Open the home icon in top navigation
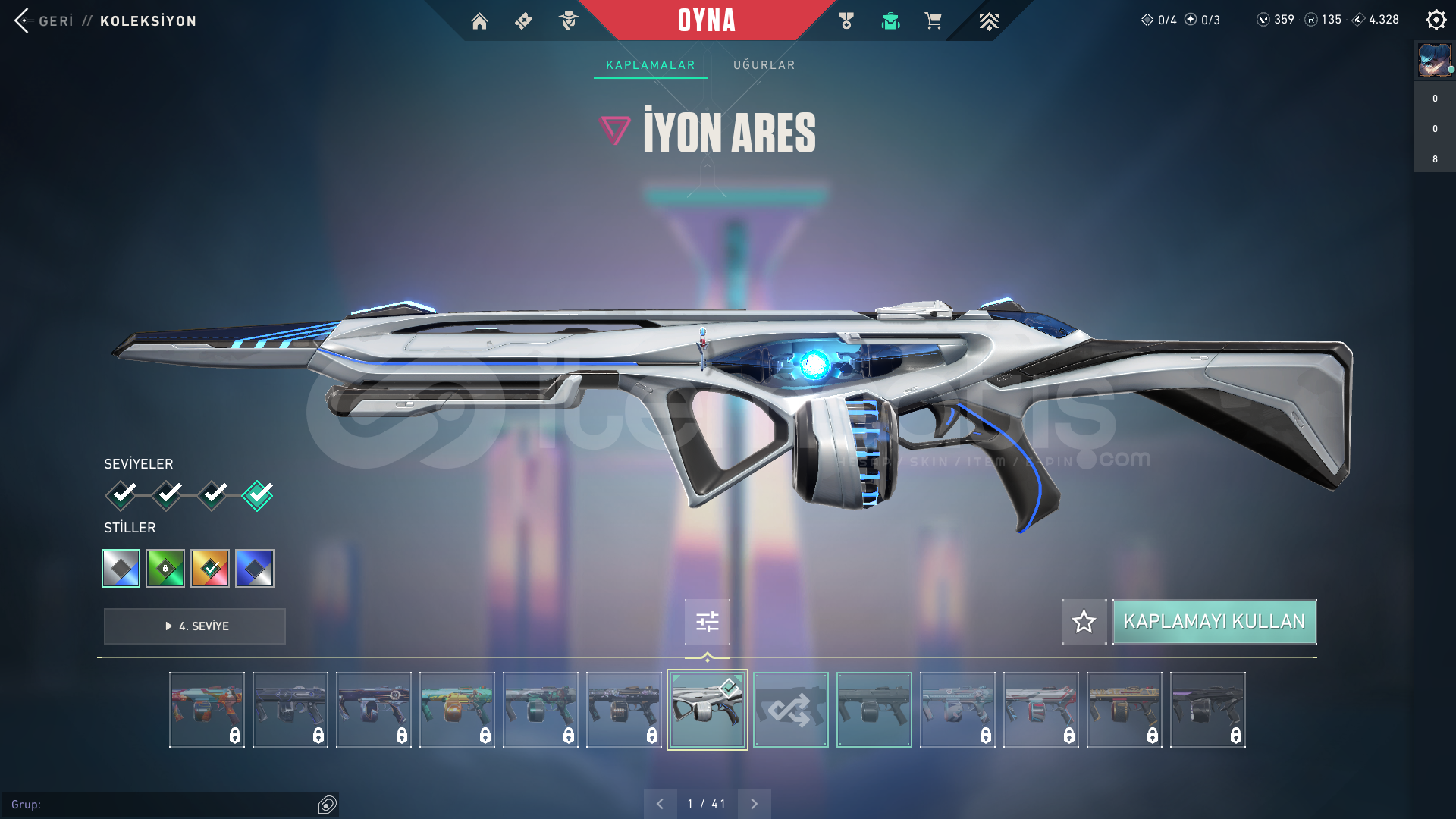Screen dimensions: 1456x819 click(x=479, y=21)
